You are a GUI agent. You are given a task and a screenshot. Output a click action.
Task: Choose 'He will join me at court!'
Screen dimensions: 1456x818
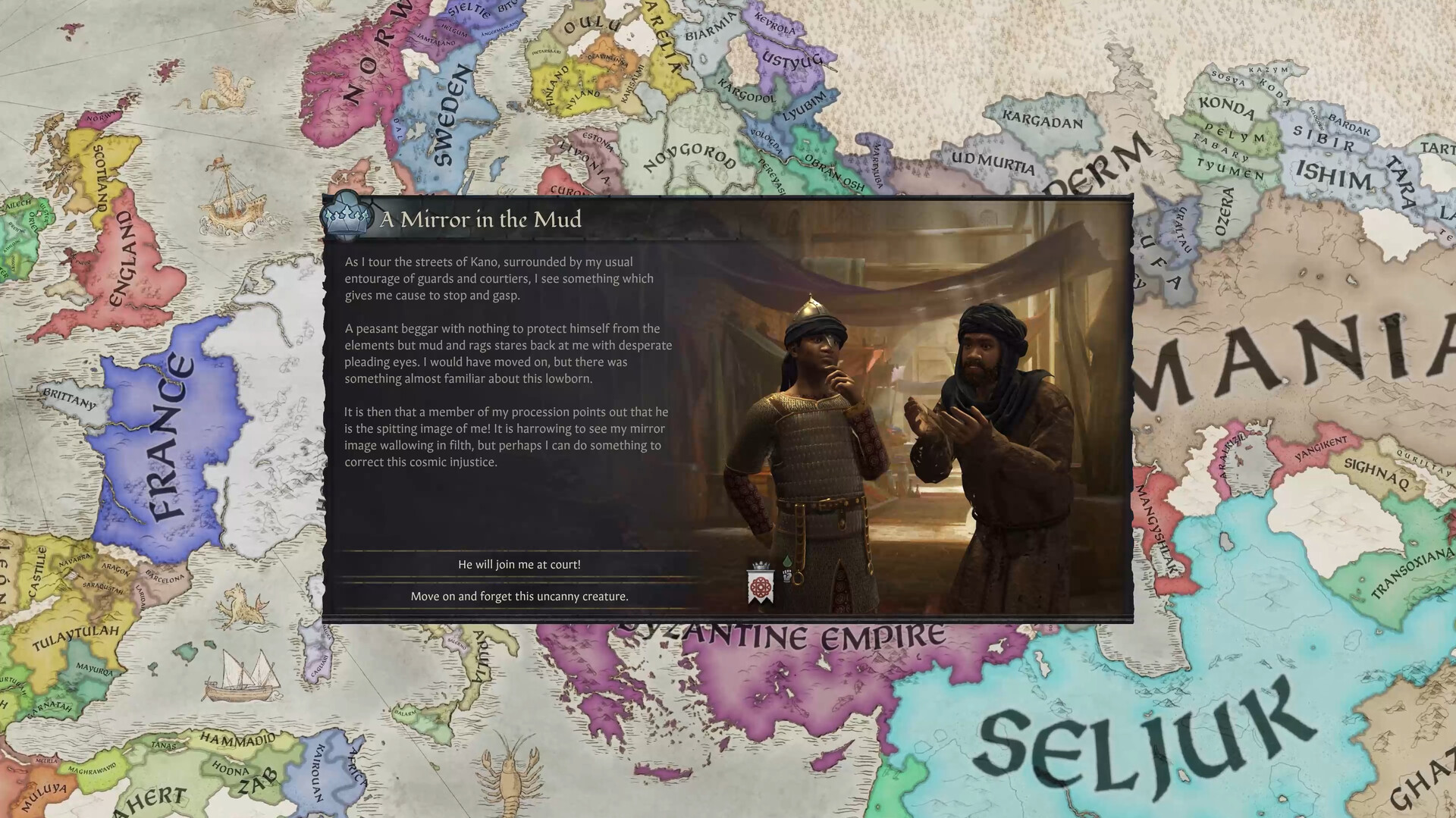click(519, 564)
